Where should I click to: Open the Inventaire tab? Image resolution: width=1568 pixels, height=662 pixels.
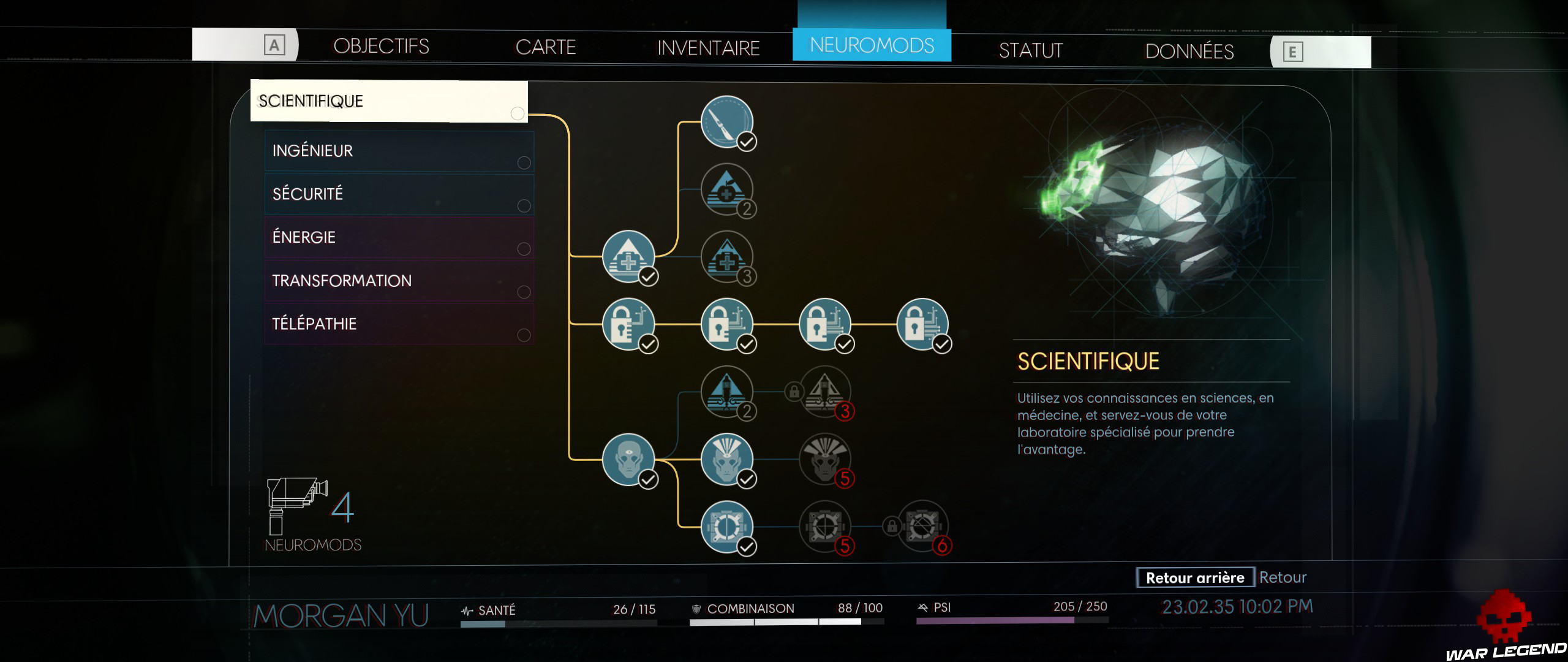click(x=708, y=48)
